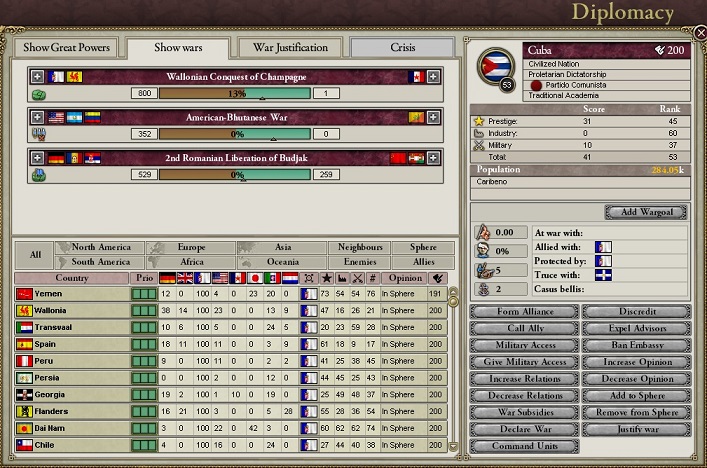Show only Enemies in the country list
The height and width of the screenshot is (468, 707).
[359, 262]
